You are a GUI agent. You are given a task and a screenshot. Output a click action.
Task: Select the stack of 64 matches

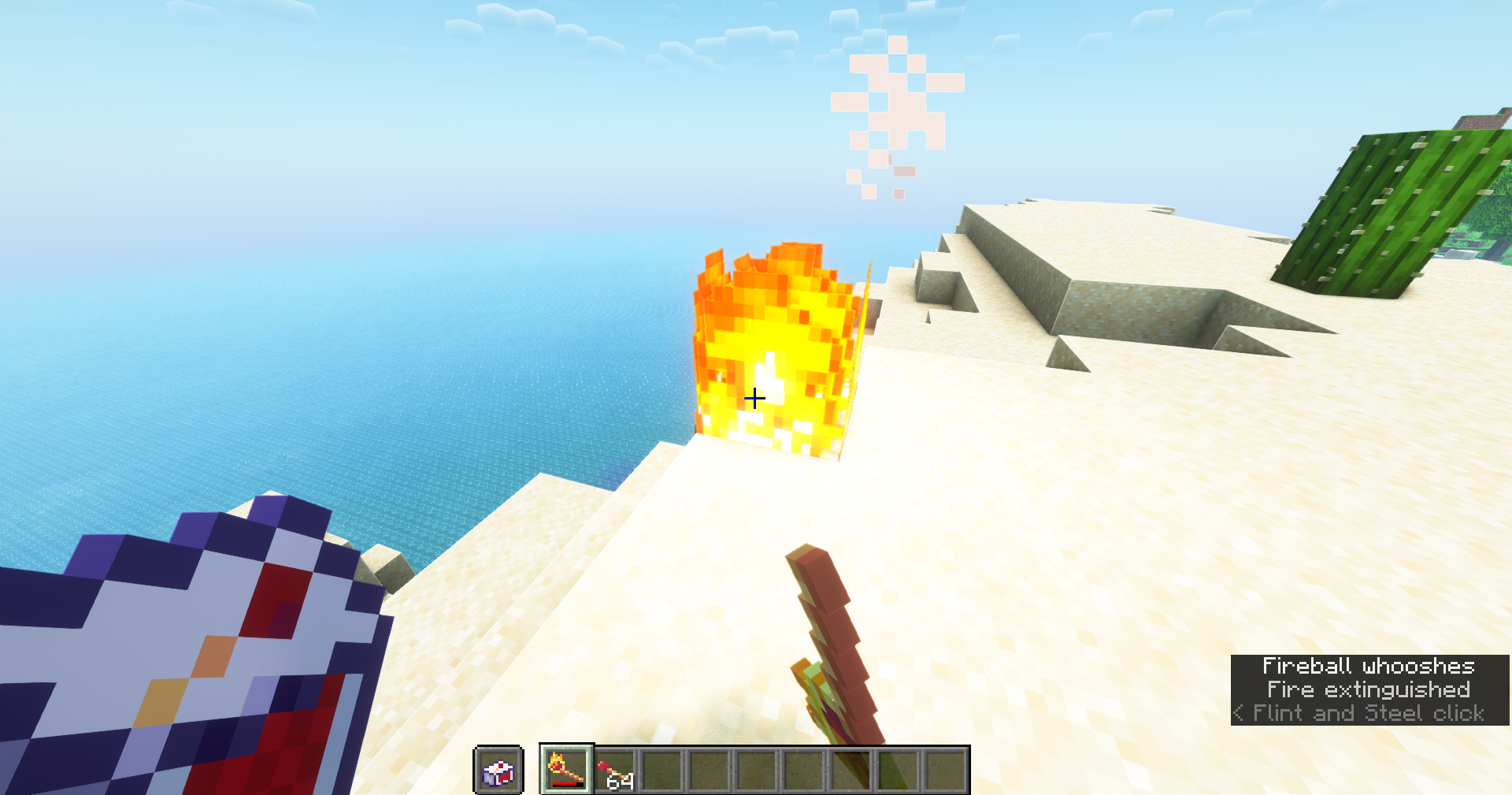[x=615, y=771]
